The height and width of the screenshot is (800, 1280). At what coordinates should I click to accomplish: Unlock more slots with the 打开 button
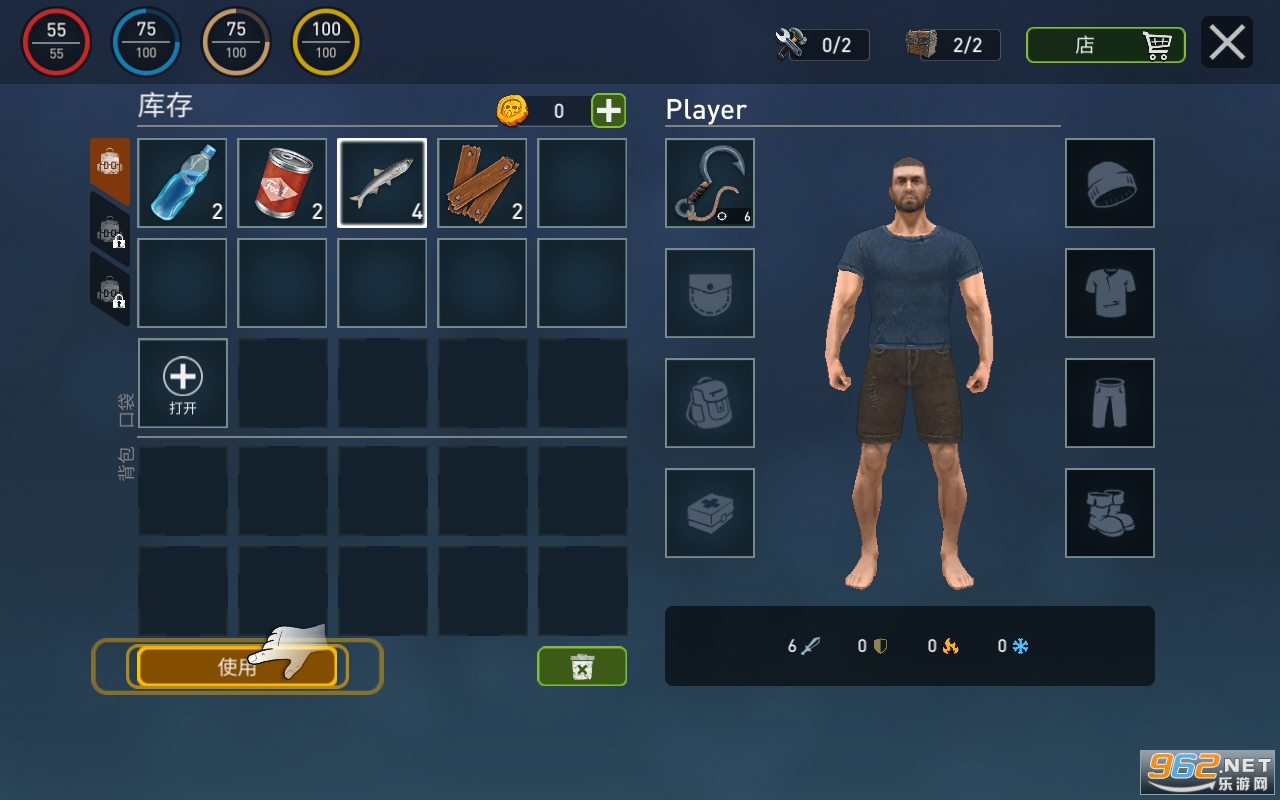point(182,383)
